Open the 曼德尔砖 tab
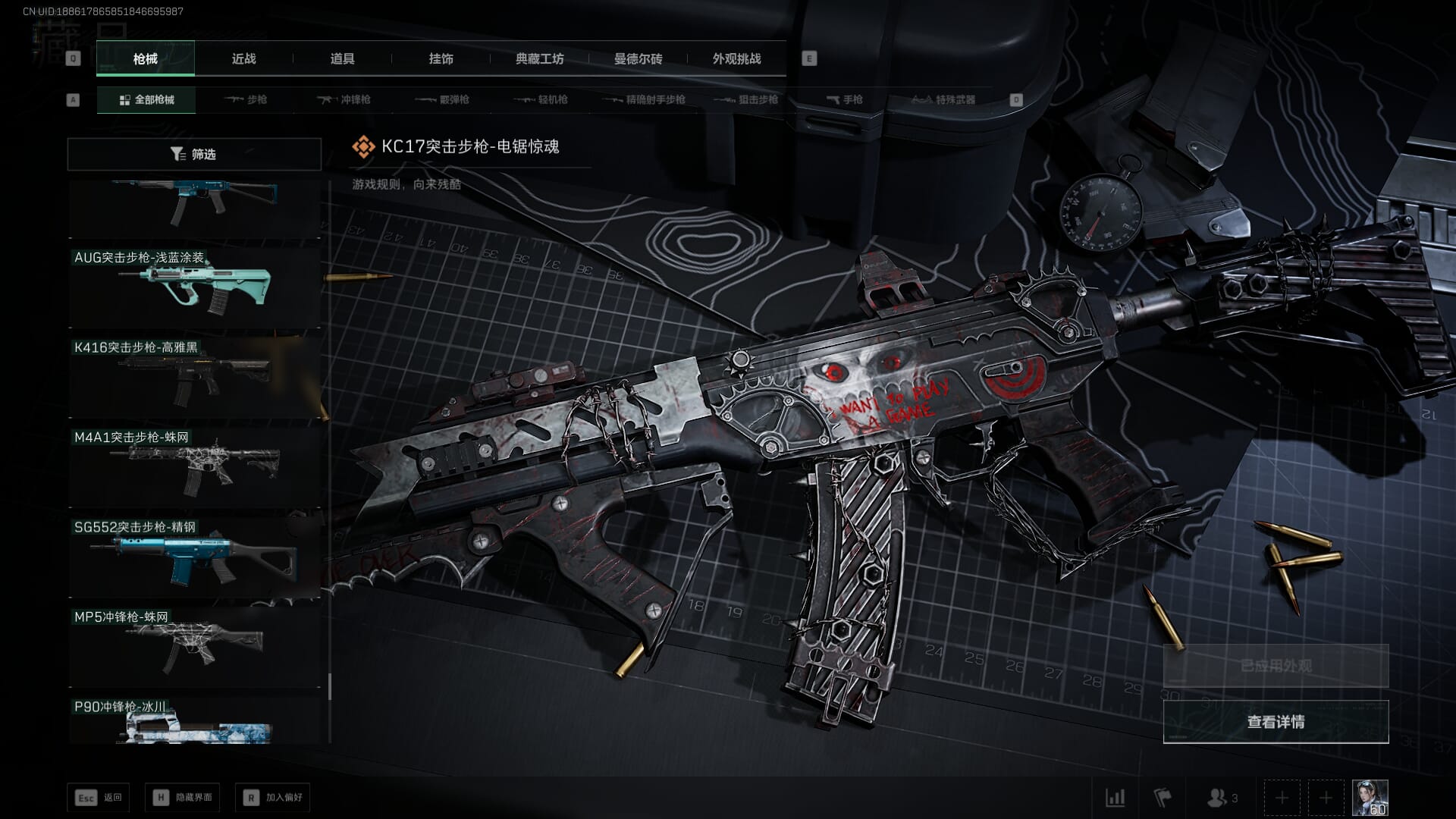Screen dimensions: 1456x819 (x=638, y=59)
